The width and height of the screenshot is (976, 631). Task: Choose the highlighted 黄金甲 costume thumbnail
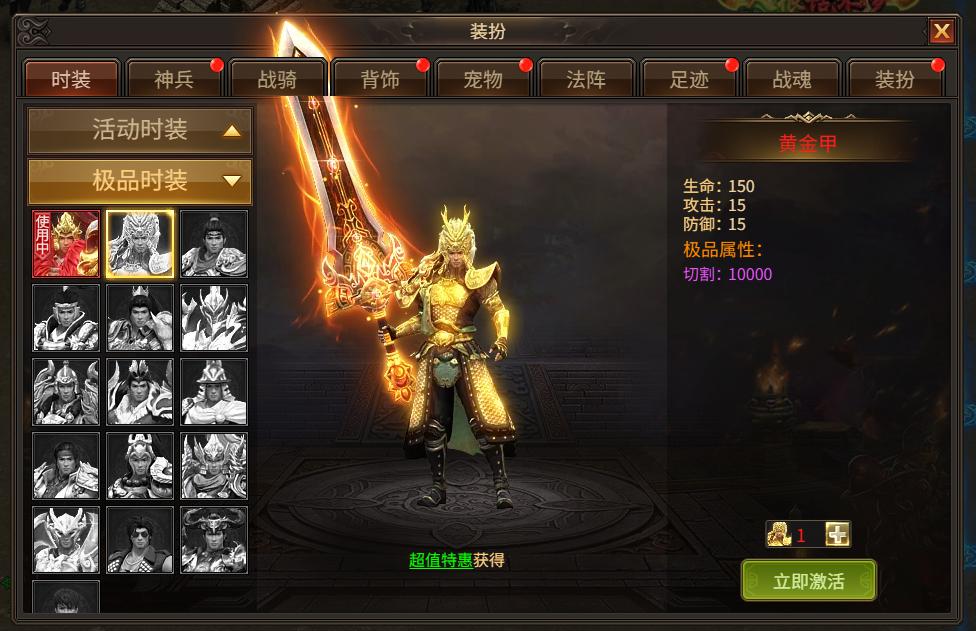pos(140,244)
